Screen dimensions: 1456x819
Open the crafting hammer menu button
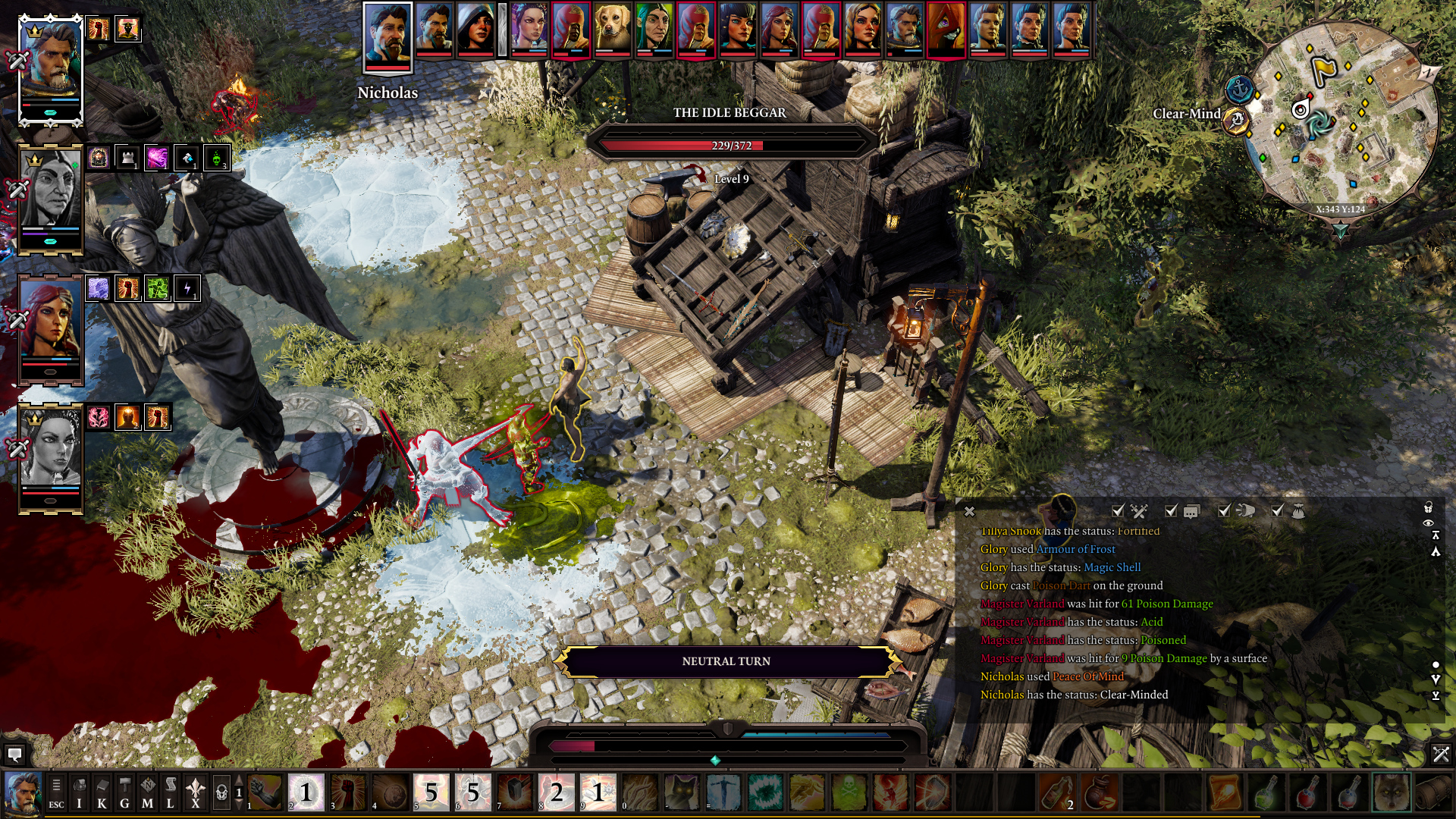[x=125, y=793]
